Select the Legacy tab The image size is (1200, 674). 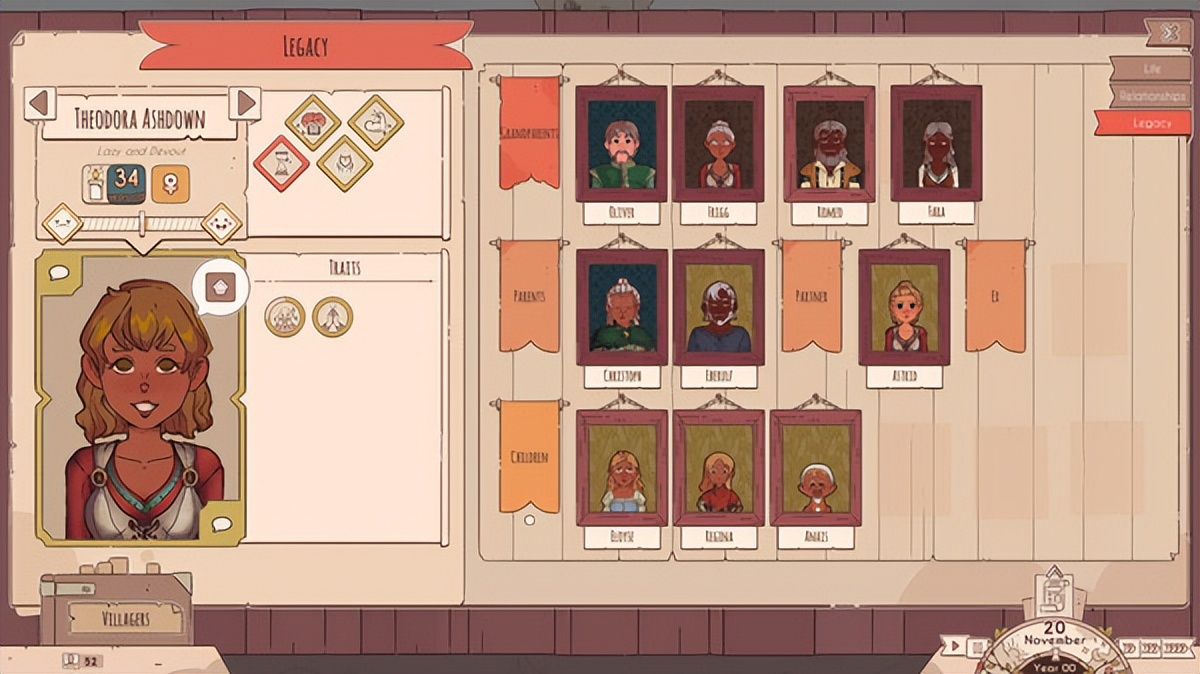(x=1145, y=123)
